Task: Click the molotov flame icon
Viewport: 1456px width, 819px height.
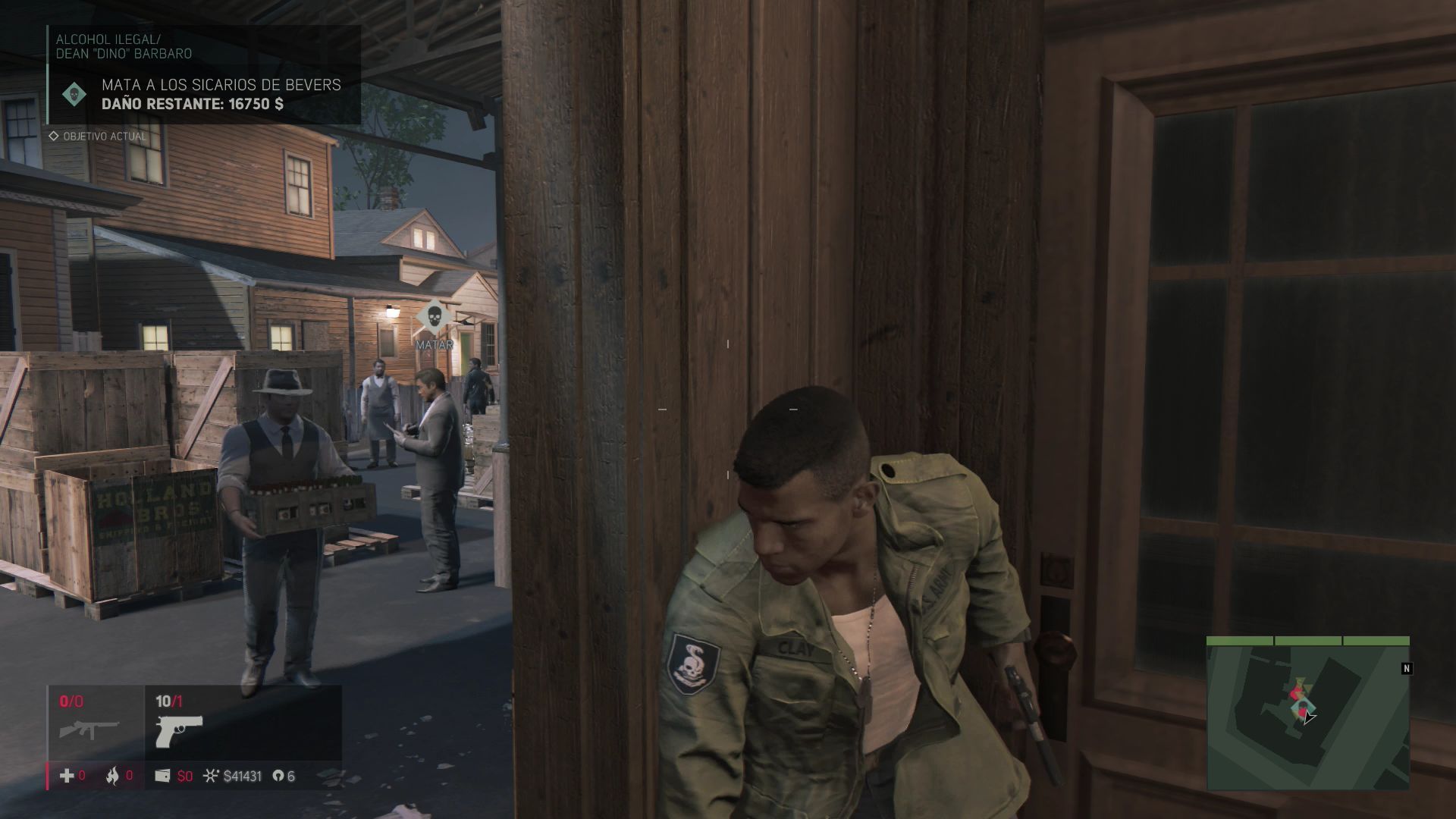Action: [x=112, y=776]
